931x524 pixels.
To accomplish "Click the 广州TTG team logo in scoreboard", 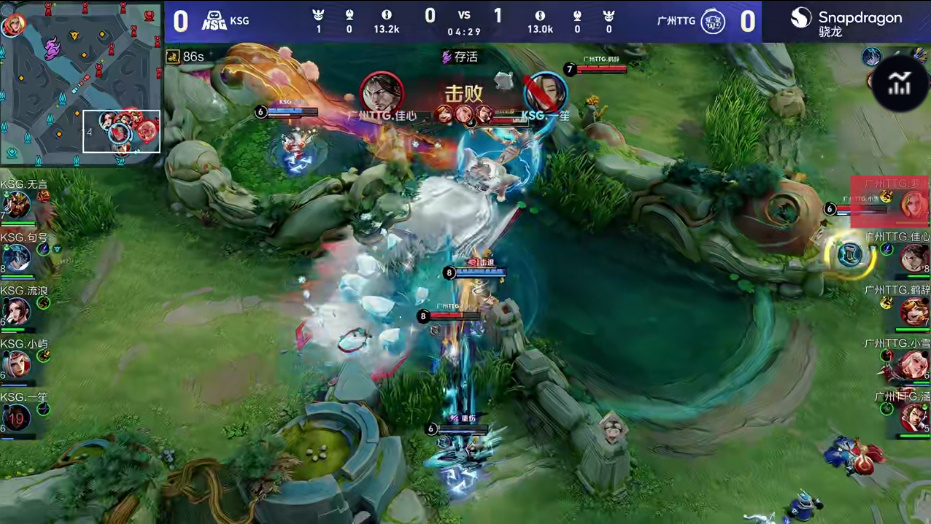I will 712,20.
